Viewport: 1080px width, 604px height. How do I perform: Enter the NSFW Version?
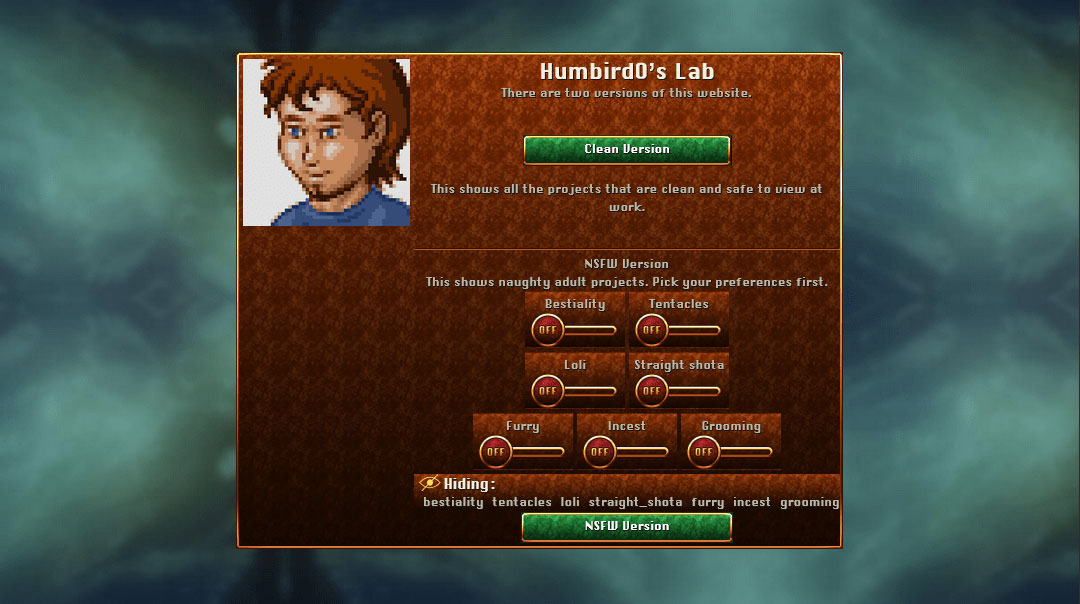tap(627, 526)
